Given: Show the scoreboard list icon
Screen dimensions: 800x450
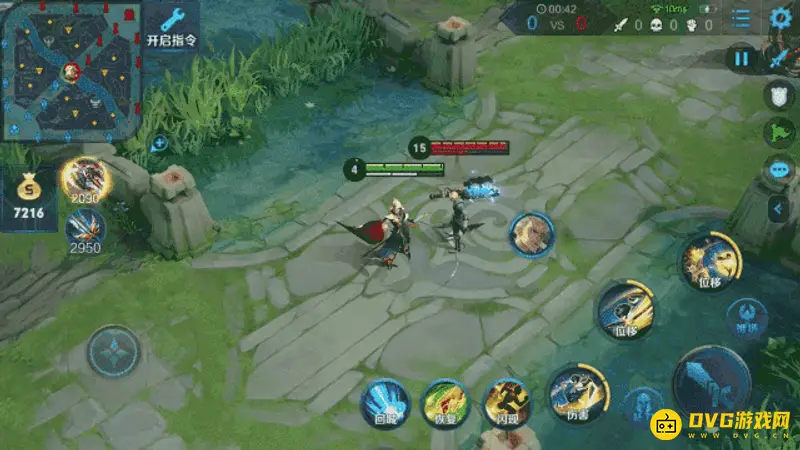Looking at the screenshot, I should 741,18.
